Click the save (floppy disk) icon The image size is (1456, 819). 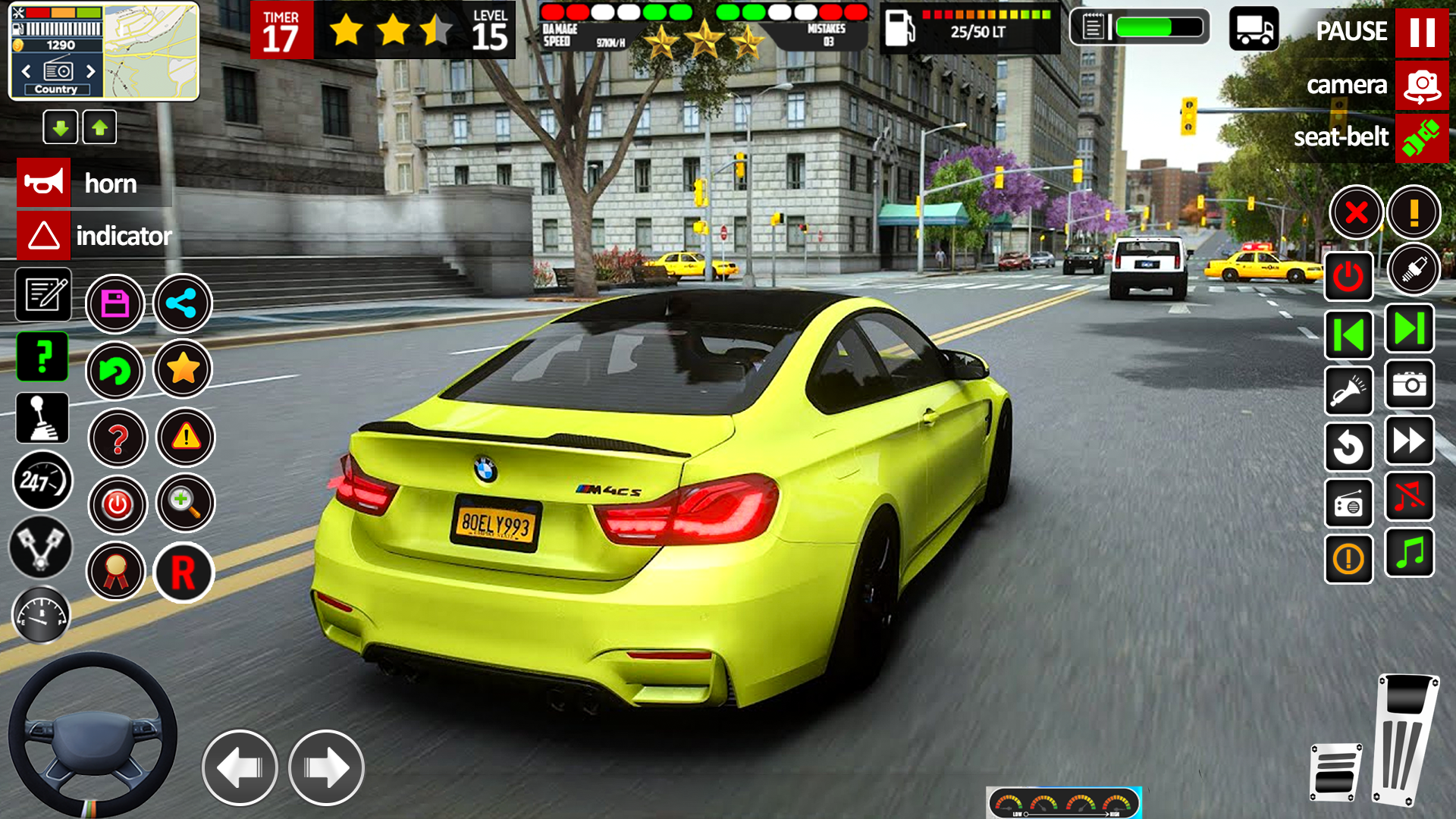point(115,303)
